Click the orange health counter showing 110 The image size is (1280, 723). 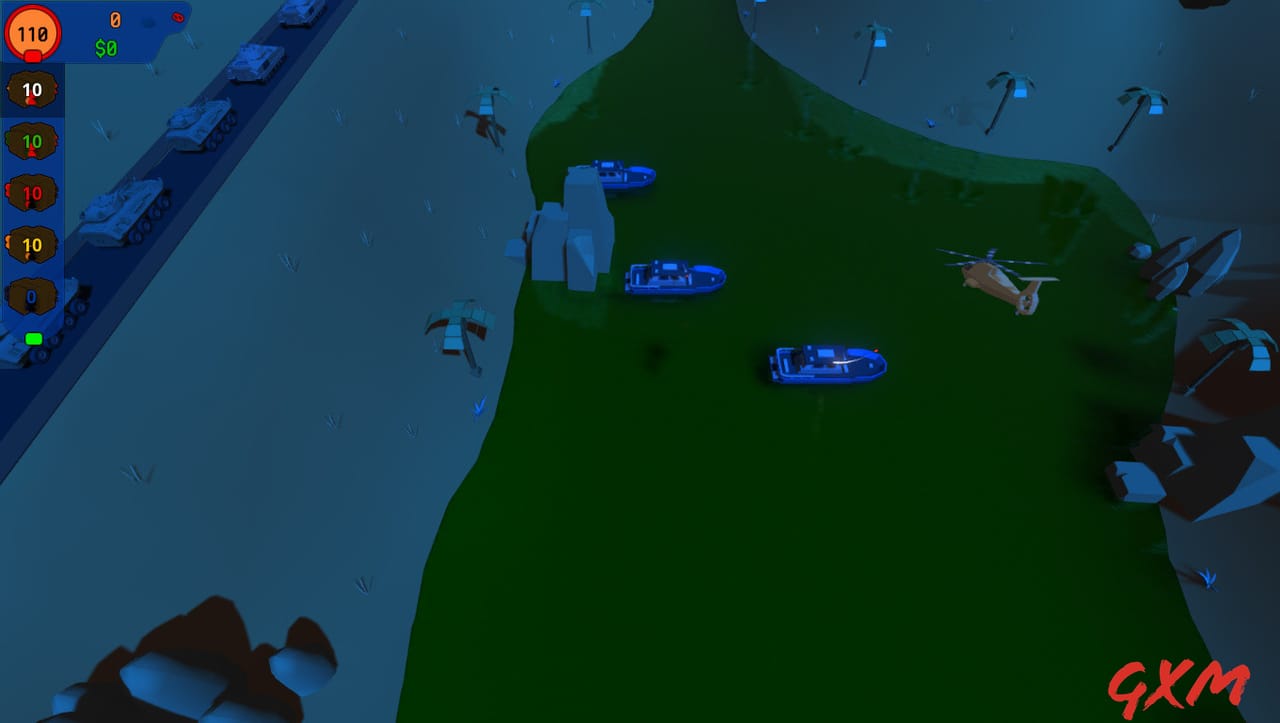(33, 33)
